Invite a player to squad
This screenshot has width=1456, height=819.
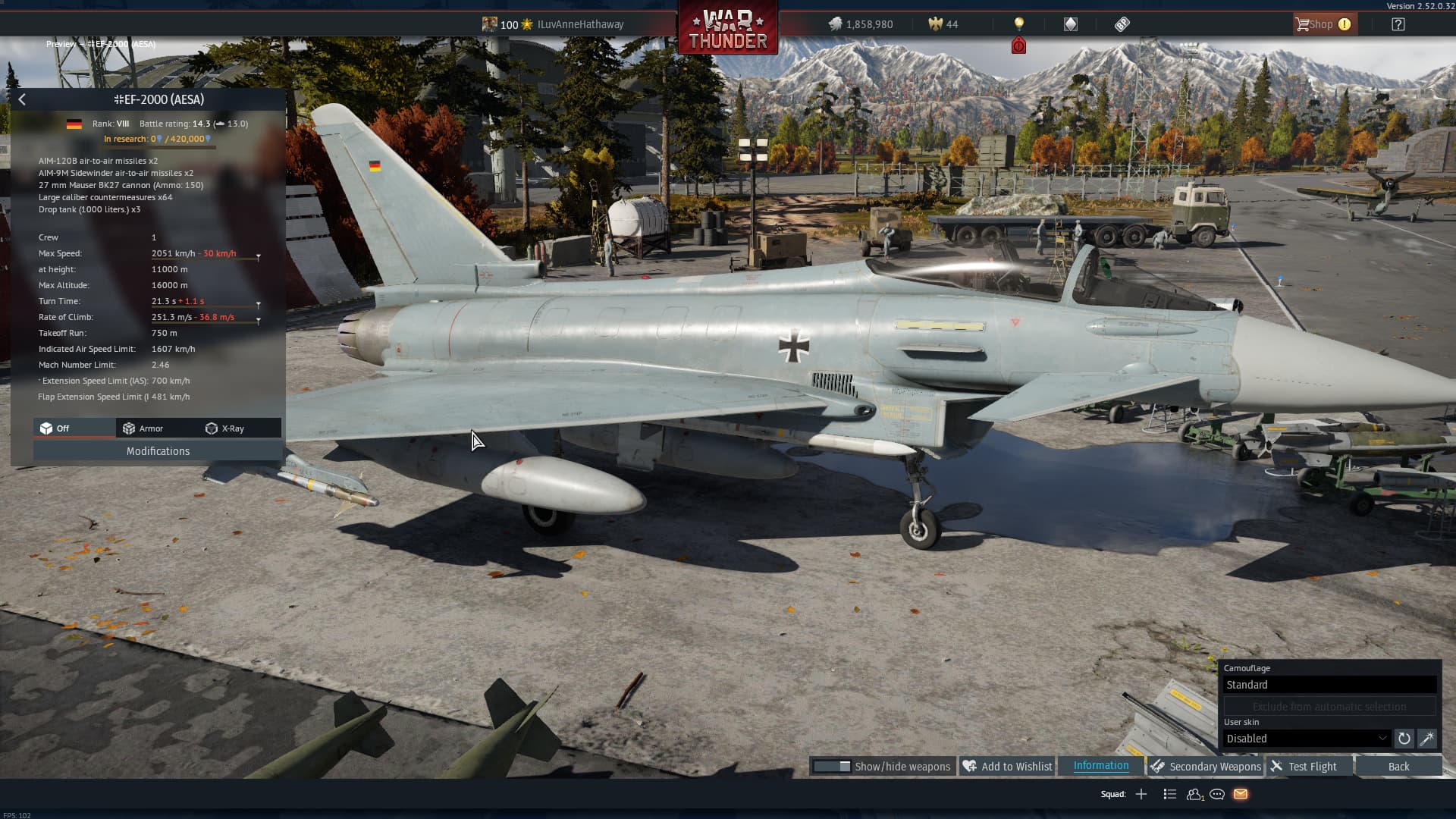[x=1141, y=794]
